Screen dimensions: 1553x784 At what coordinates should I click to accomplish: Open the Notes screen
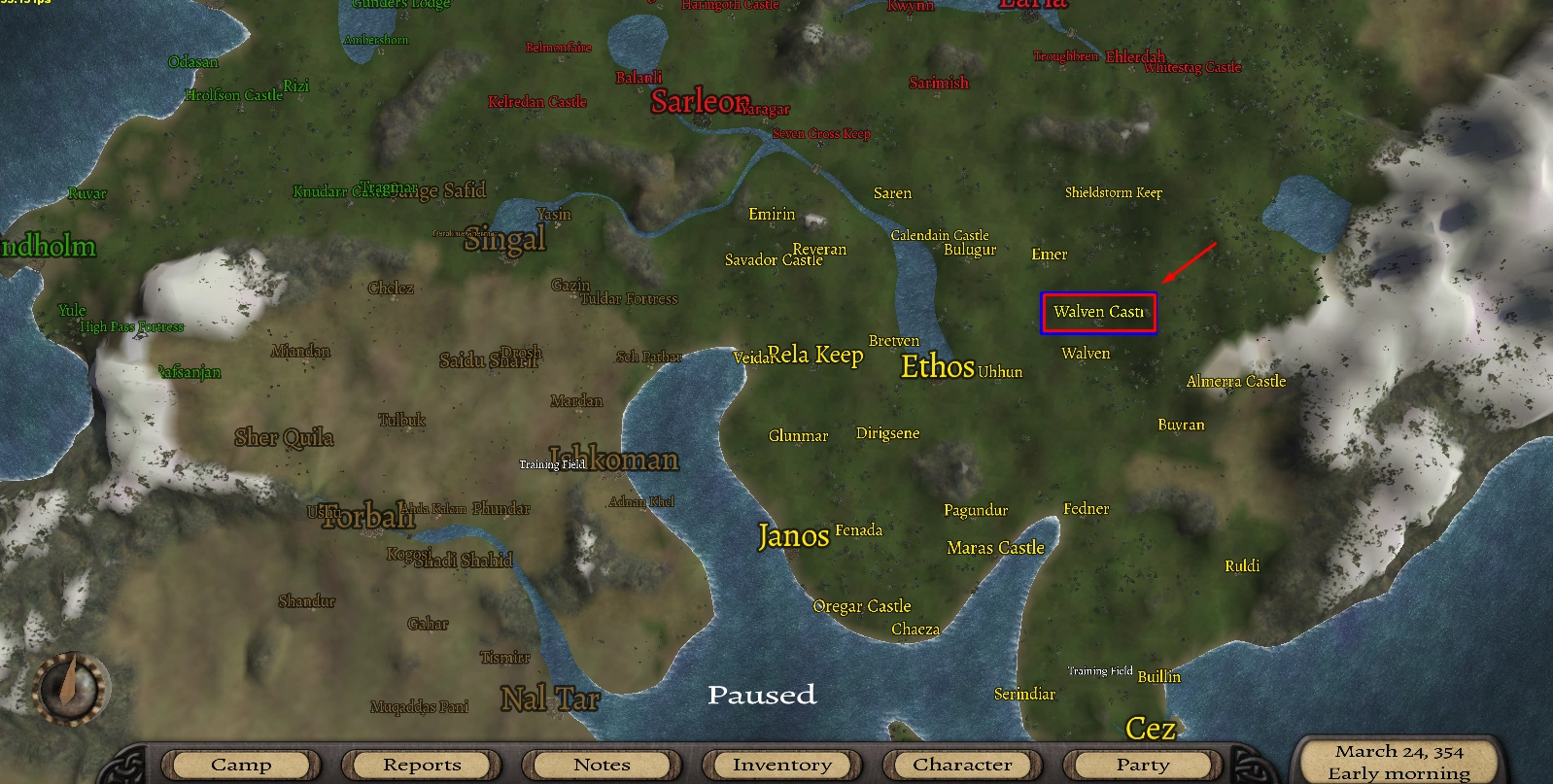point(601,765)
